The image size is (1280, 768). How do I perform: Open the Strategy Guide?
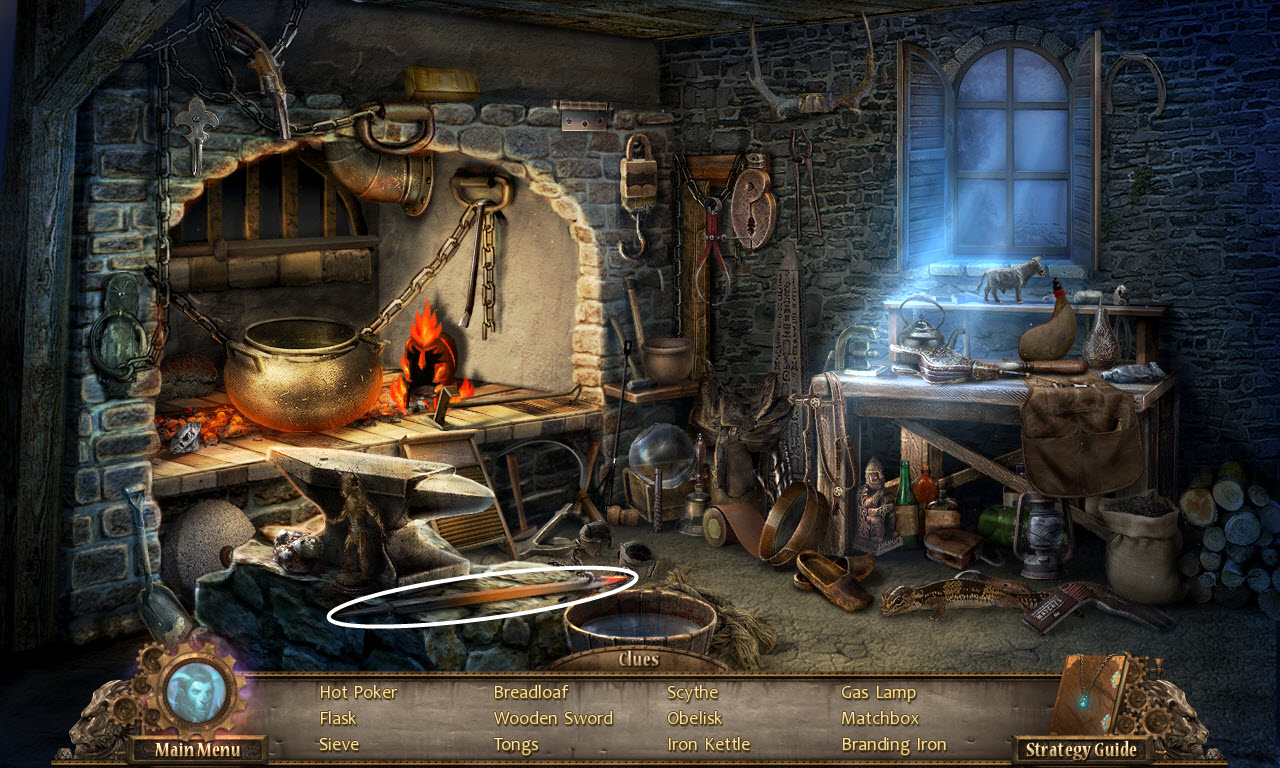[1081, 750]
